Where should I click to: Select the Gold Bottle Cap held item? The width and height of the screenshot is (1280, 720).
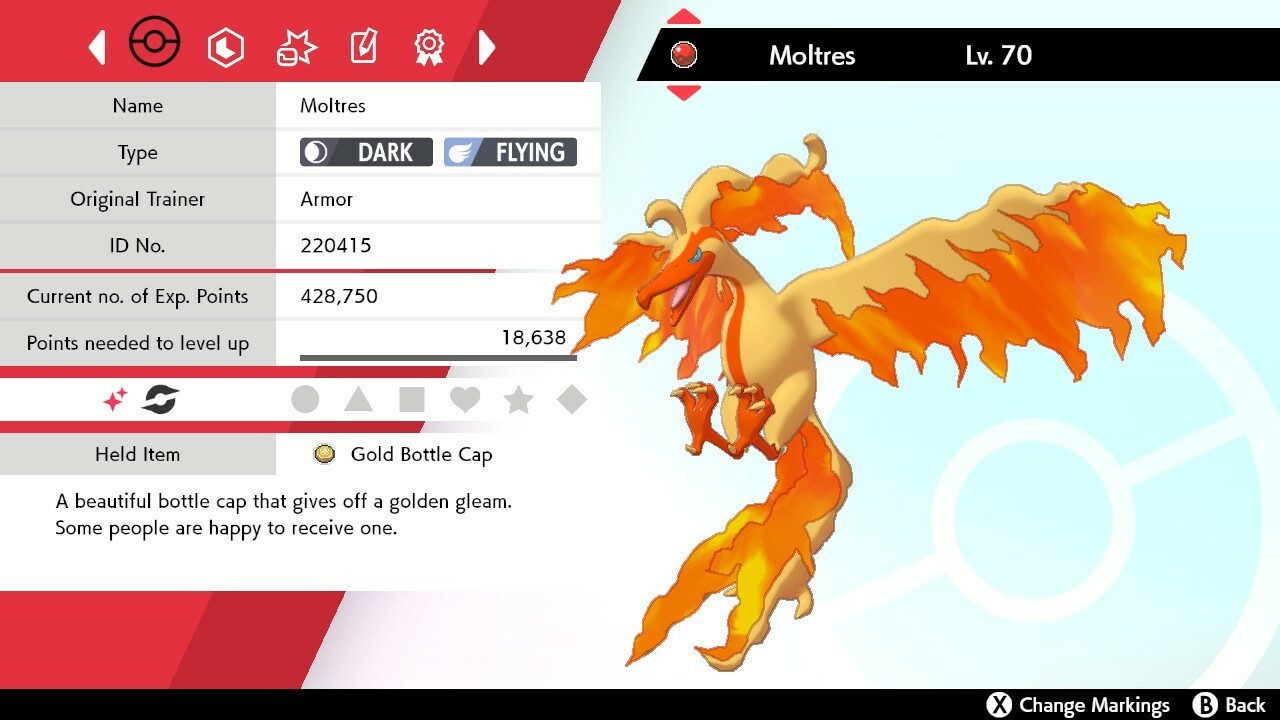[x=420, y=455]
